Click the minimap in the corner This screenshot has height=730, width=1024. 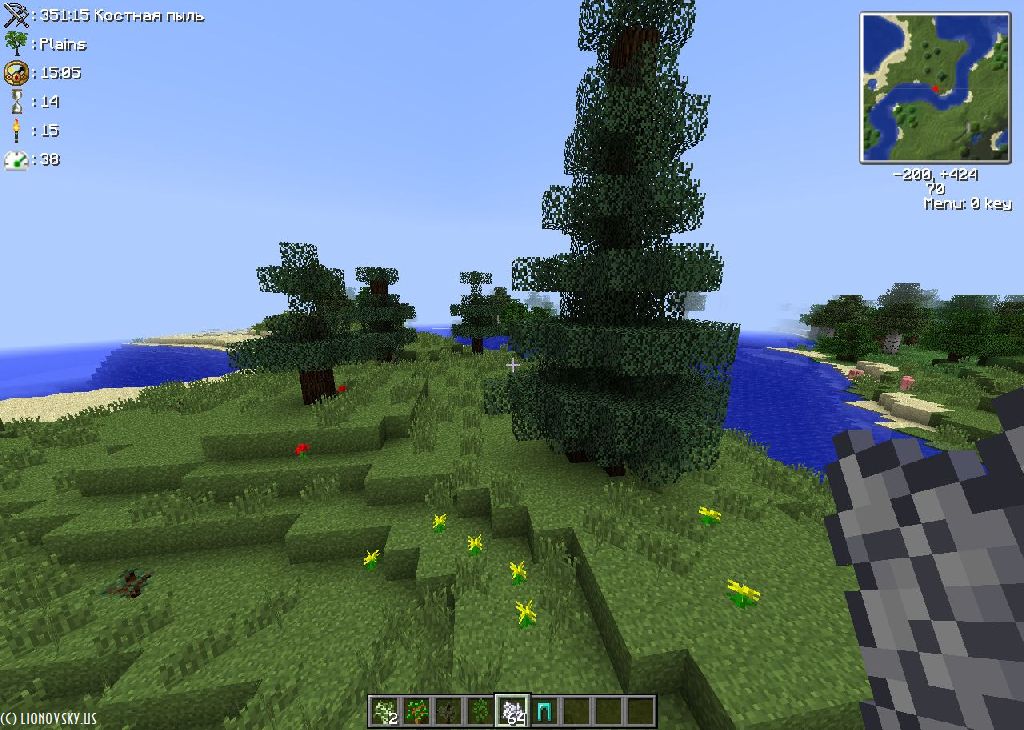(x=935, y=87)
